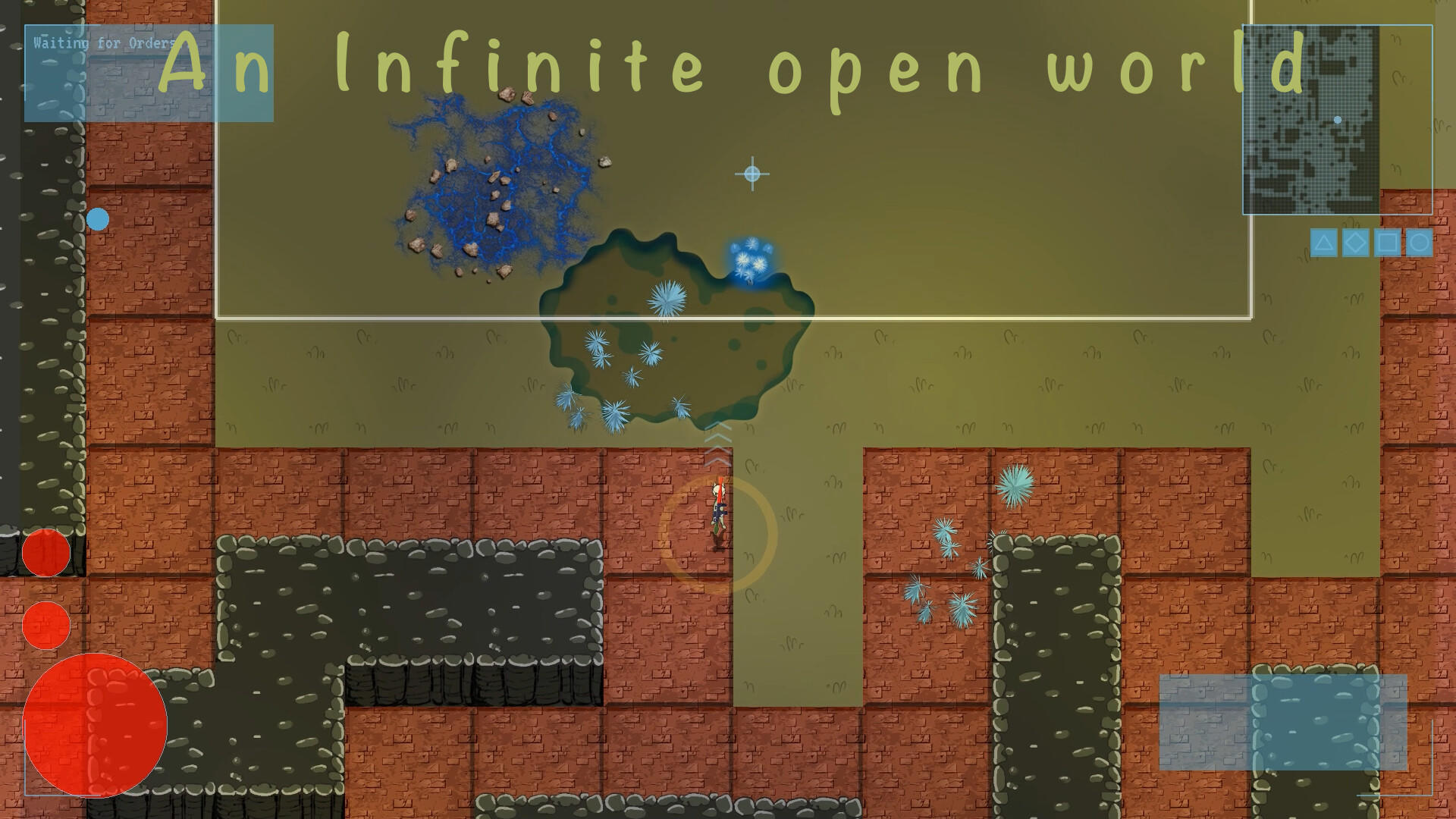Switch to the Waiting for Orders status tab
Screen dimensions: 1456x819
(104, 43)
